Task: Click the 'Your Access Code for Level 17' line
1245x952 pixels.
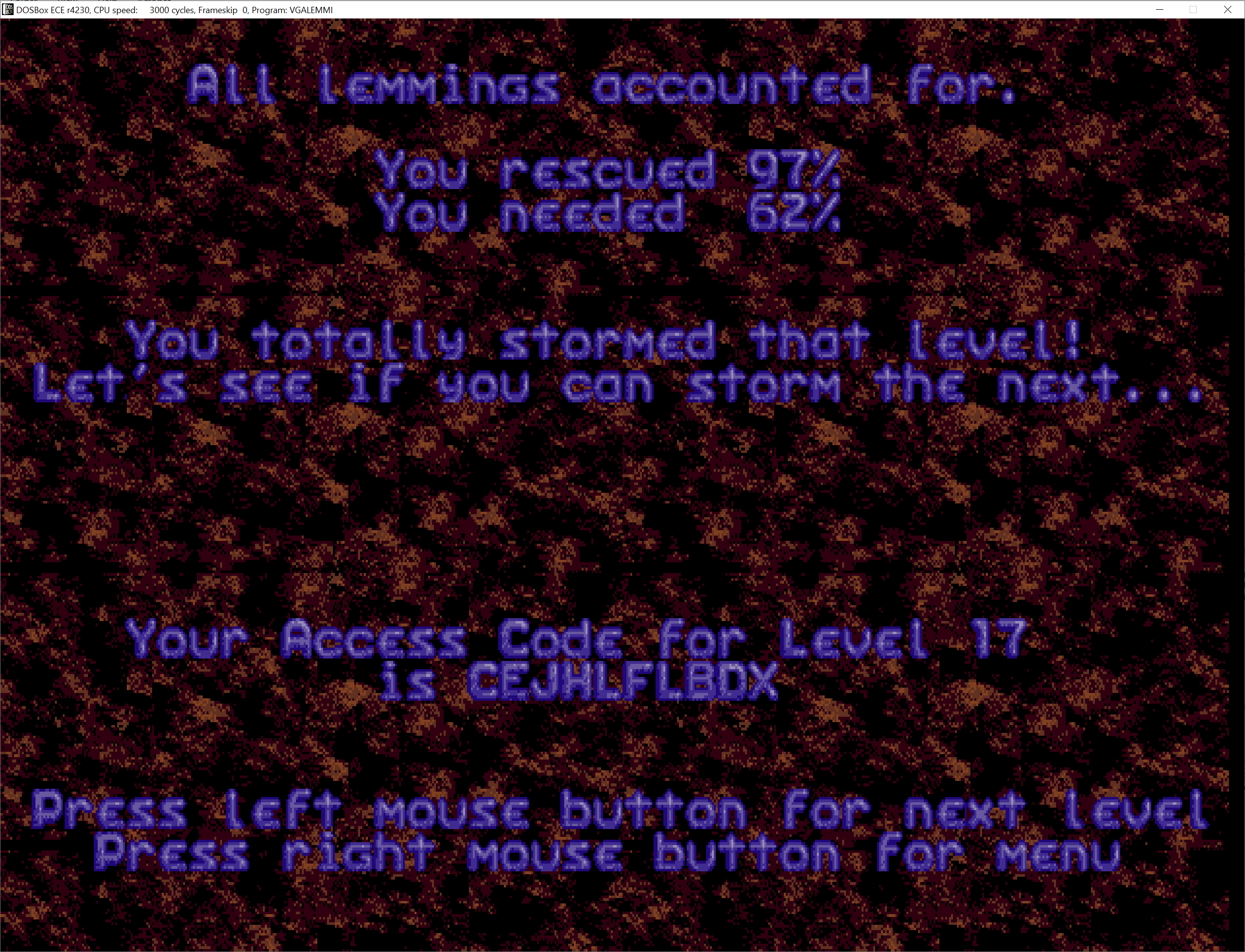Action: [575, 640]
